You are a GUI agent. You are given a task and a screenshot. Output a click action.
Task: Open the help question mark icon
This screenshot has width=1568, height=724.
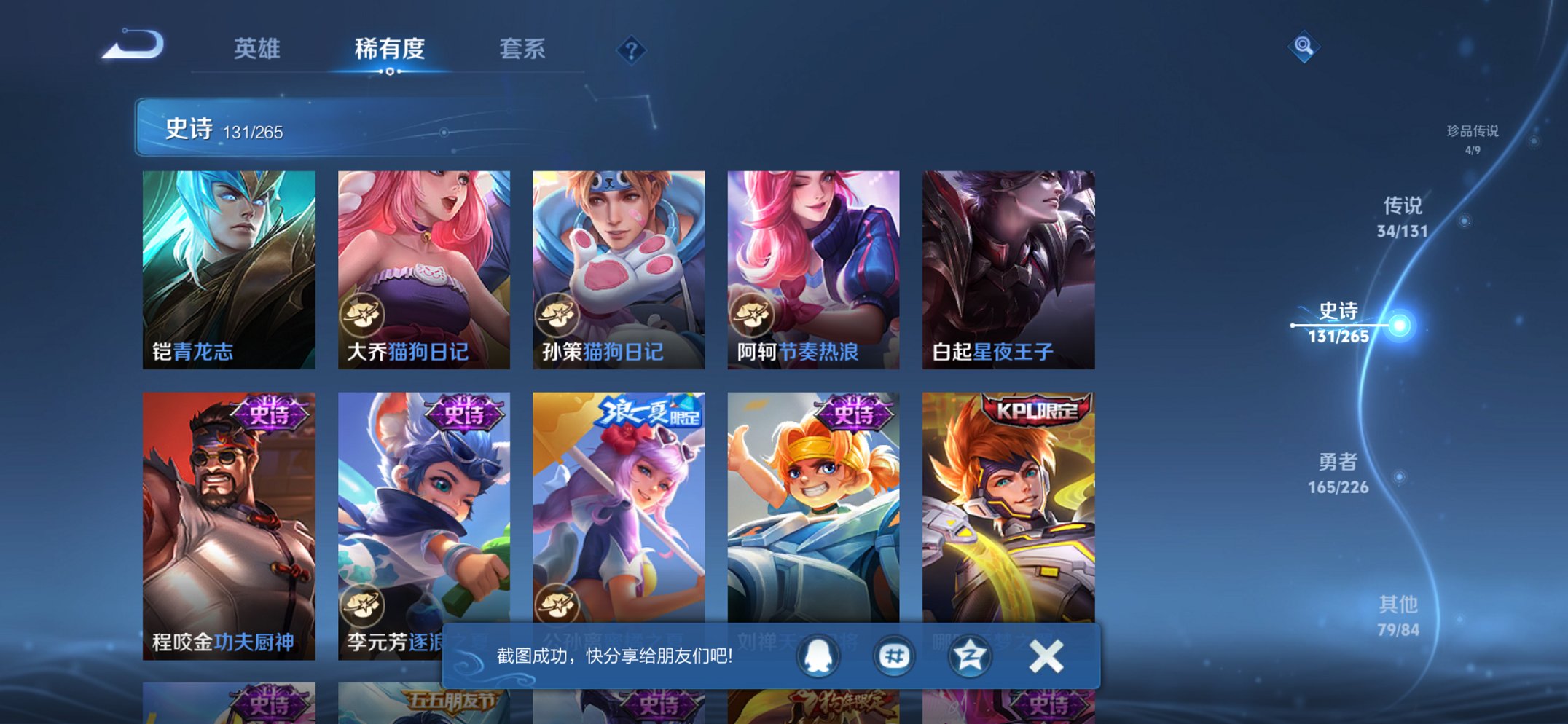632,50
